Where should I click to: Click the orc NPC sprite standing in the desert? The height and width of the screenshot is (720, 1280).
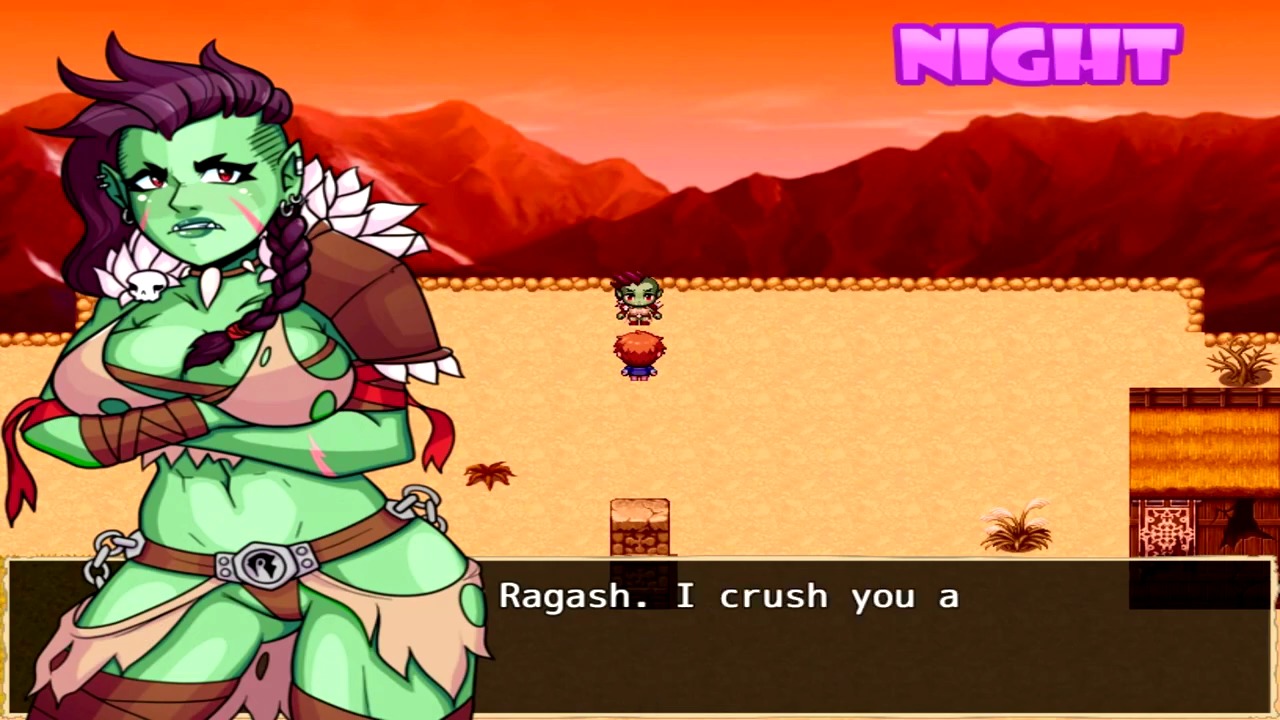pyautogui.click(x=638, y=300)
